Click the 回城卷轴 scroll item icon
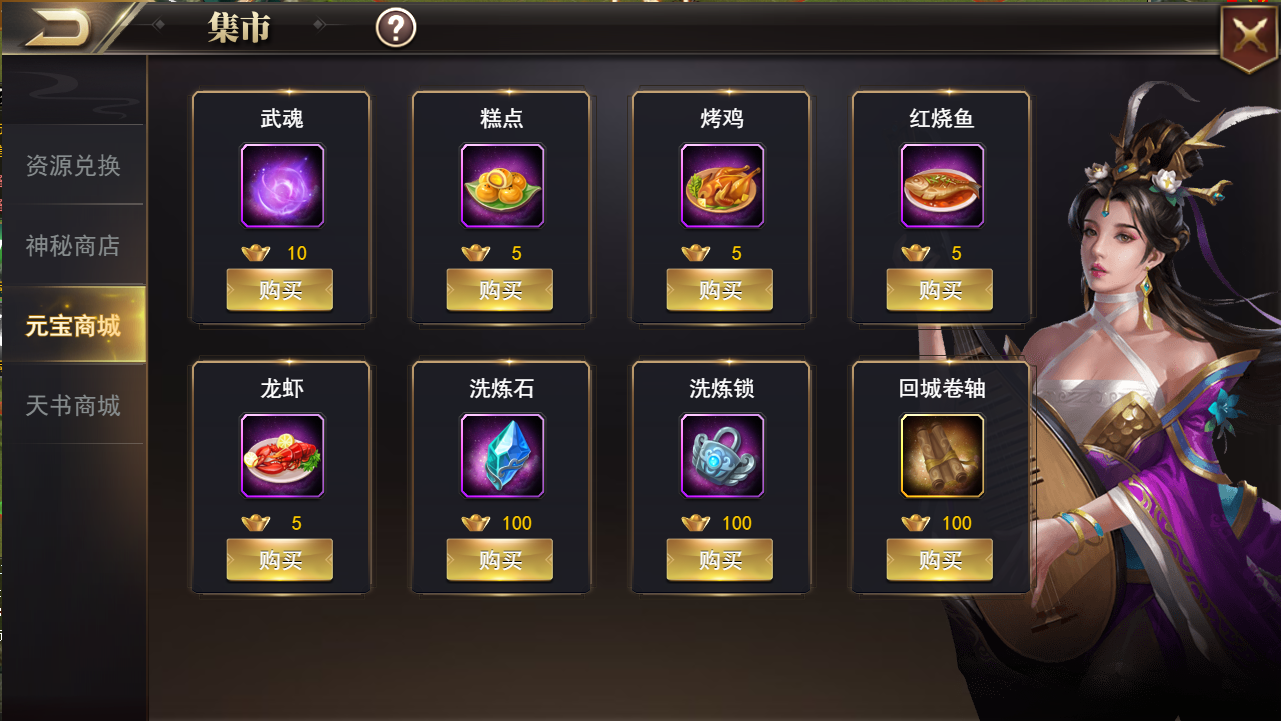The height and width of the screenshot is (721, 1281). (940, 458)
